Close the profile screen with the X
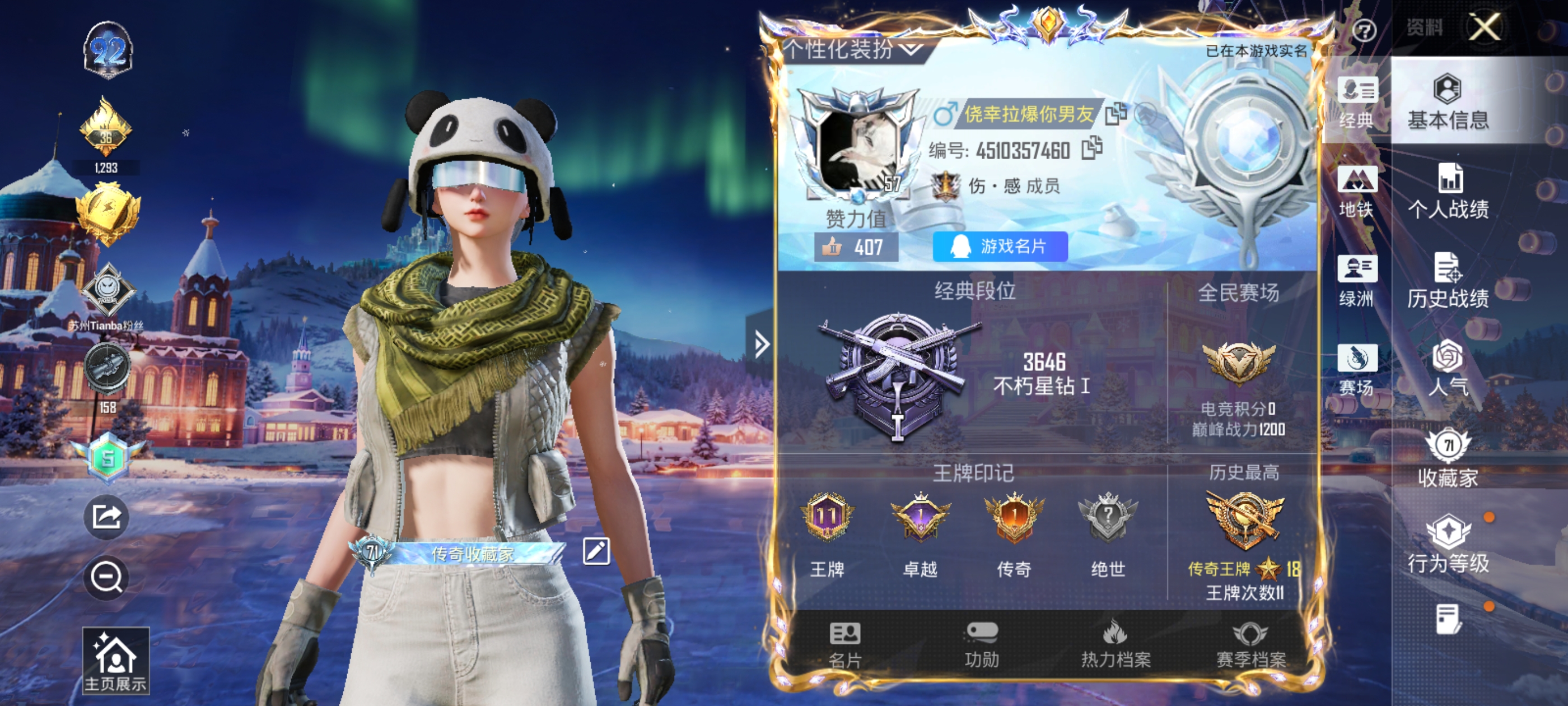The width and height of the screenshot is (1568, 706). [1484, 27]
